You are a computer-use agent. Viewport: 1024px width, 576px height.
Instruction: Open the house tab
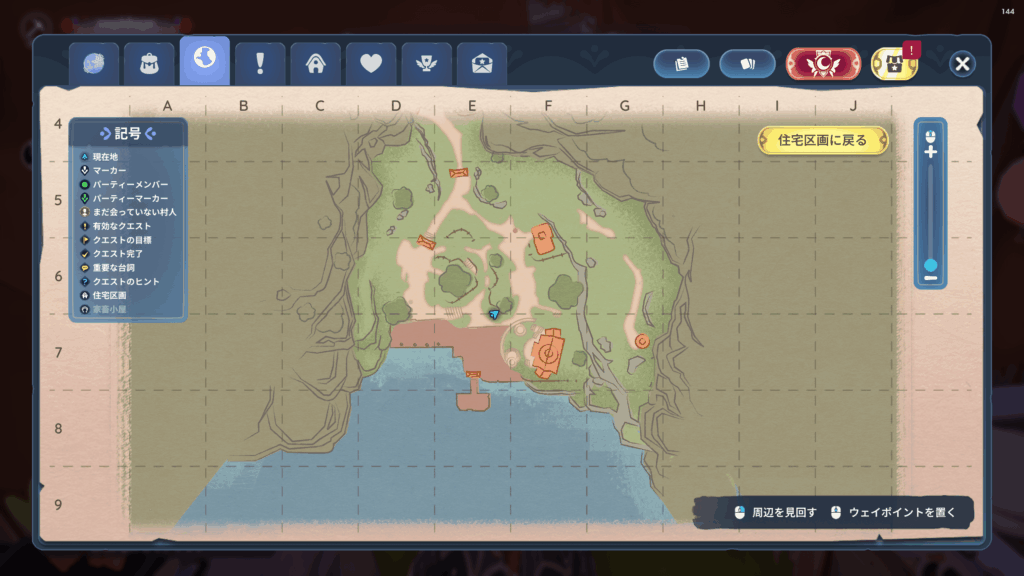pyautogui.click(x=316, y=64)
